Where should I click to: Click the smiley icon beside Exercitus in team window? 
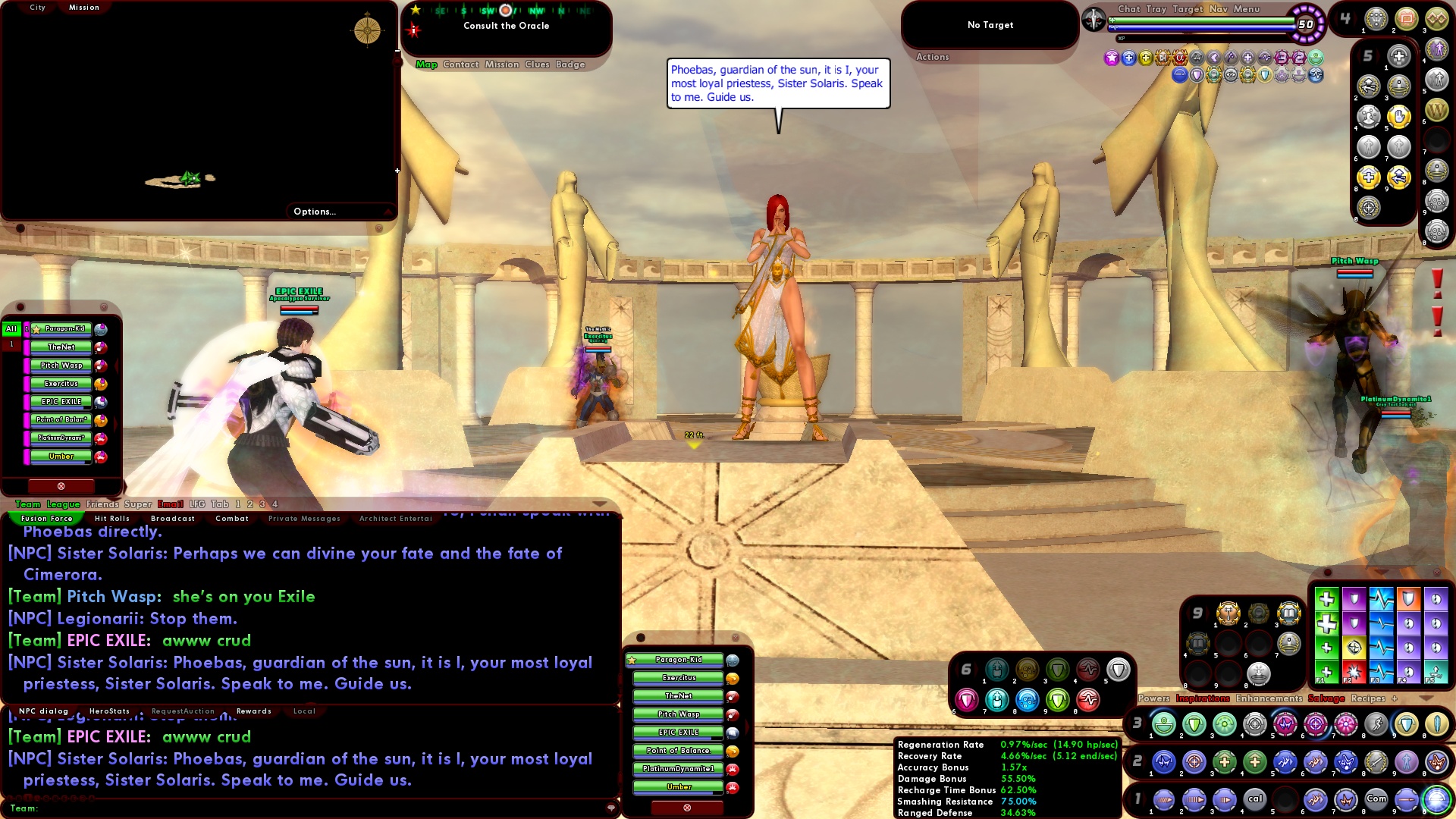[733, 678]
